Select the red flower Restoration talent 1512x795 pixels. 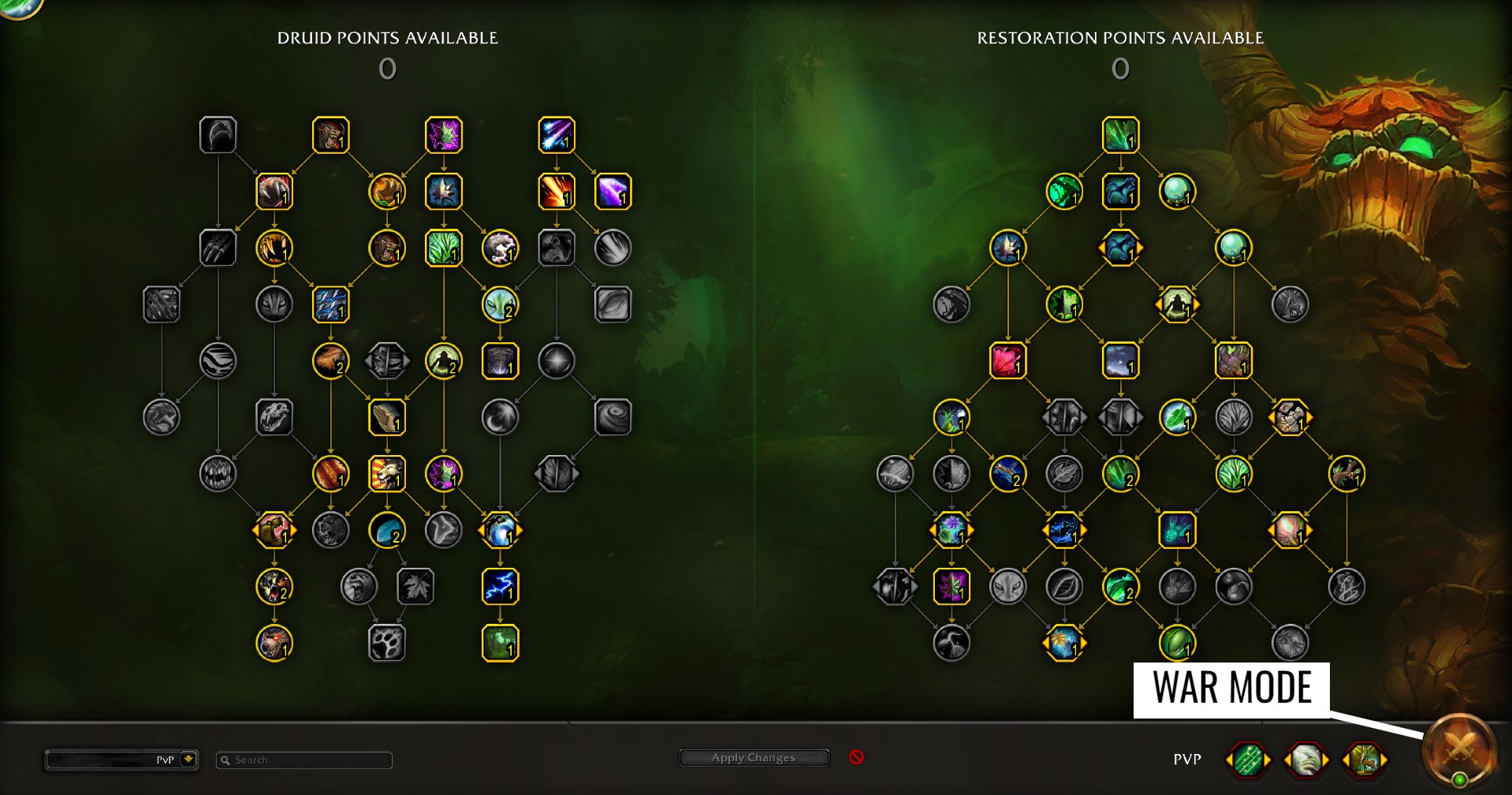click(1007, 360)
